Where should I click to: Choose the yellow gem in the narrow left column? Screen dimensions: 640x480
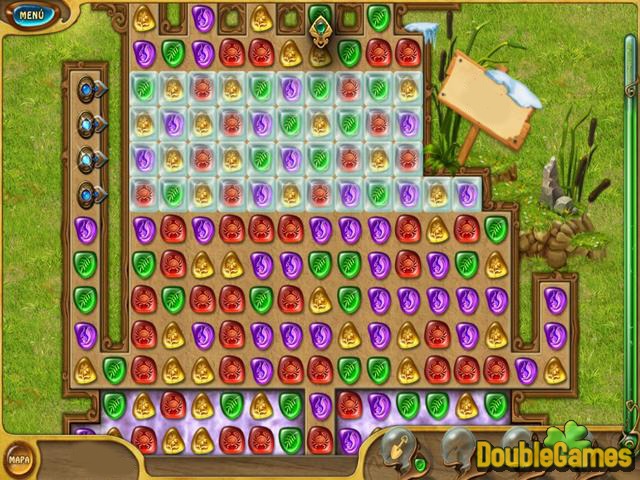(x=85, y=369)
